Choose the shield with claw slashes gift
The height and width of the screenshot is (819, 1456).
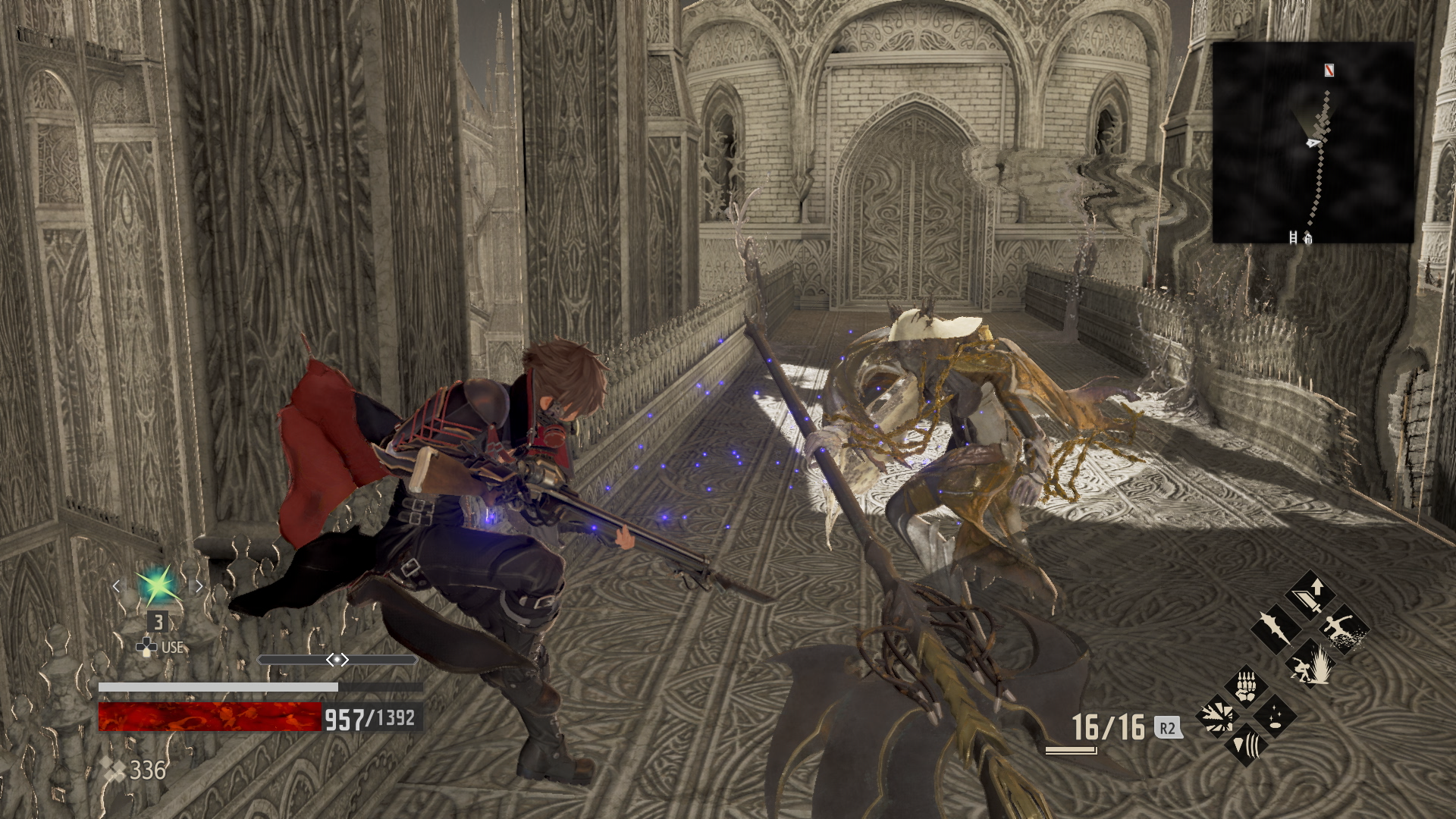pos(1247,744)
